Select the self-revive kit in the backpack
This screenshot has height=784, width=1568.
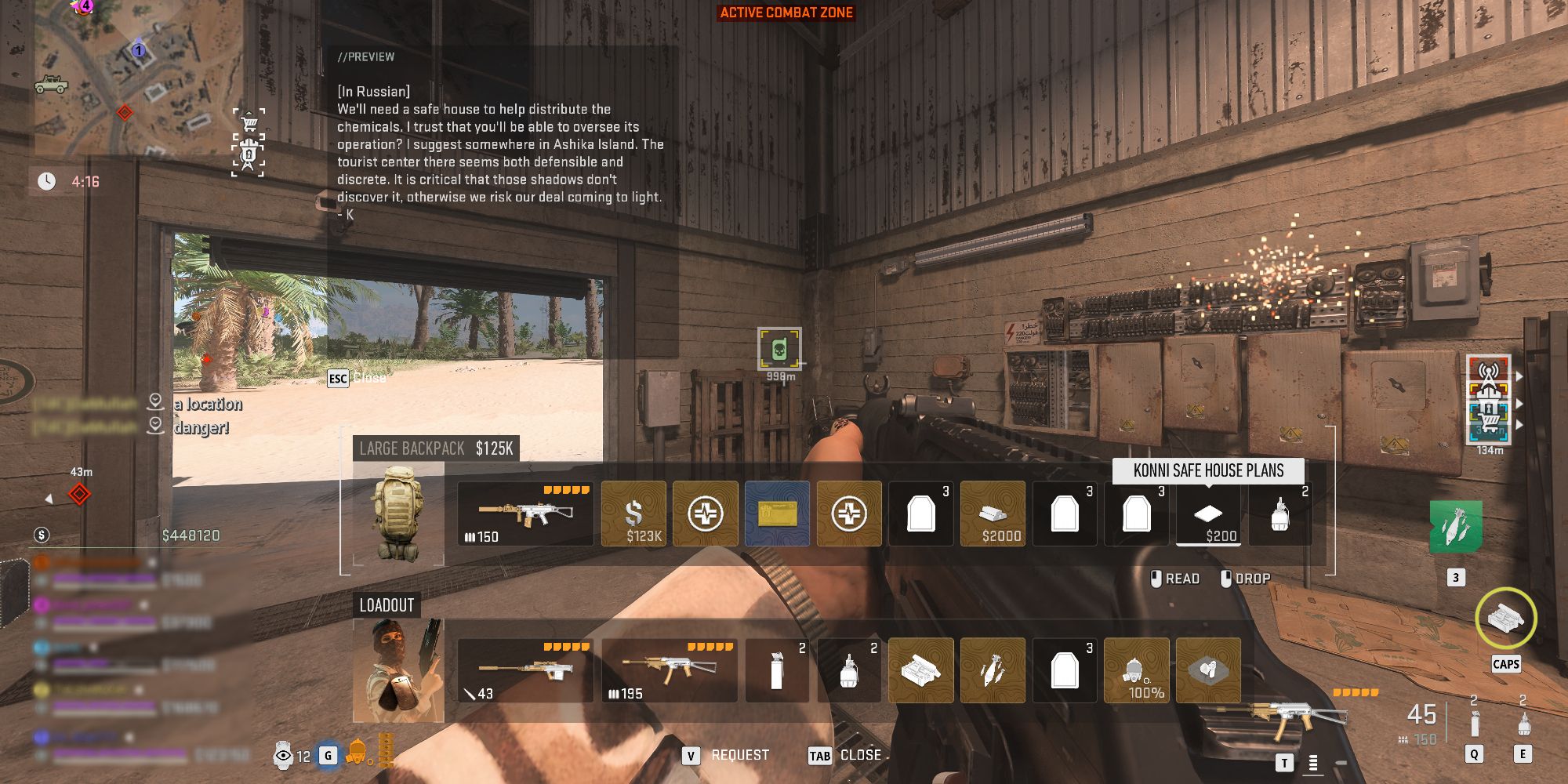[x=705, y=514]
